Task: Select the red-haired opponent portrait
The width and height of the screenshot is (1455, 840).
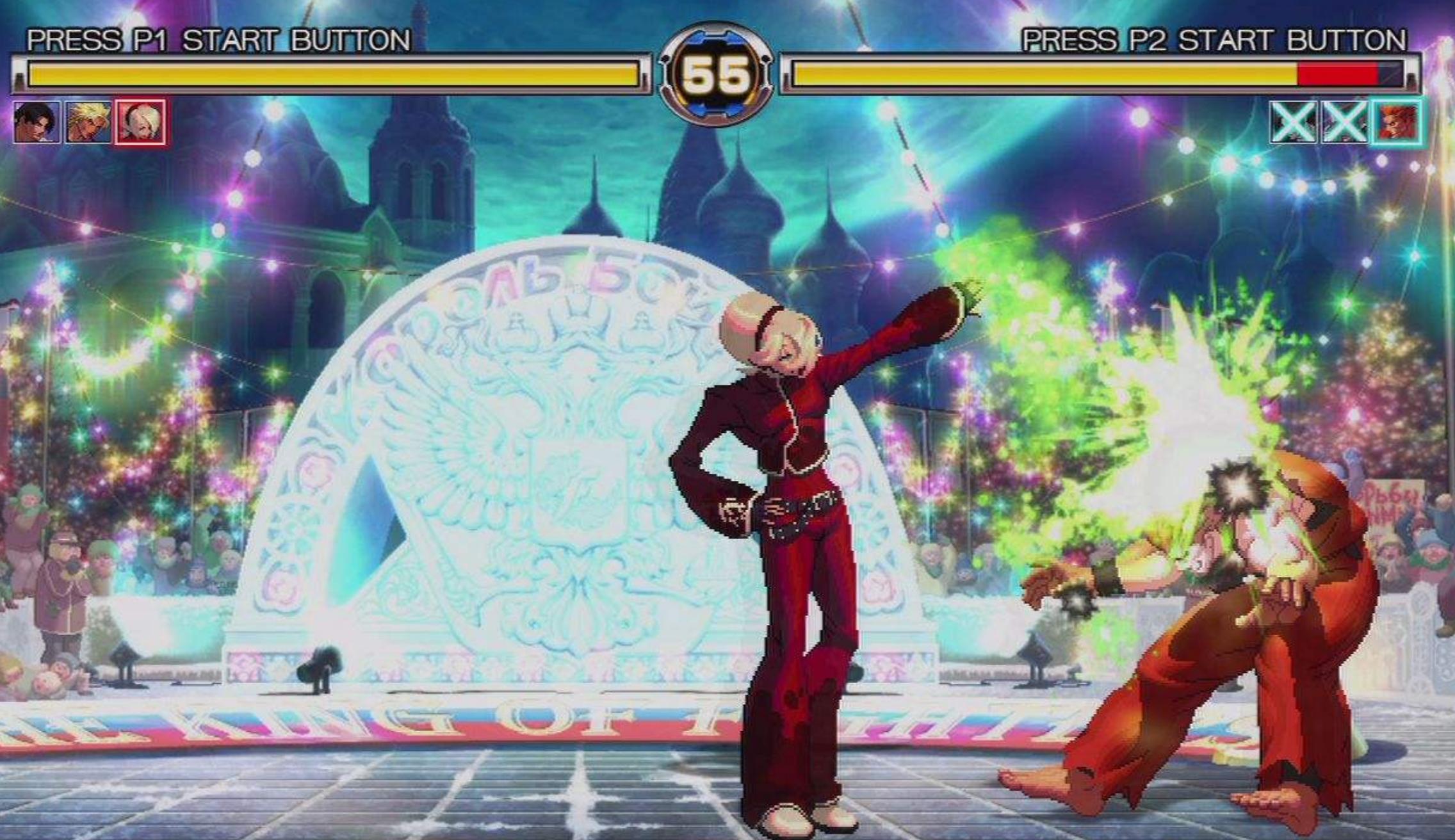Action: pos(1397,122)
